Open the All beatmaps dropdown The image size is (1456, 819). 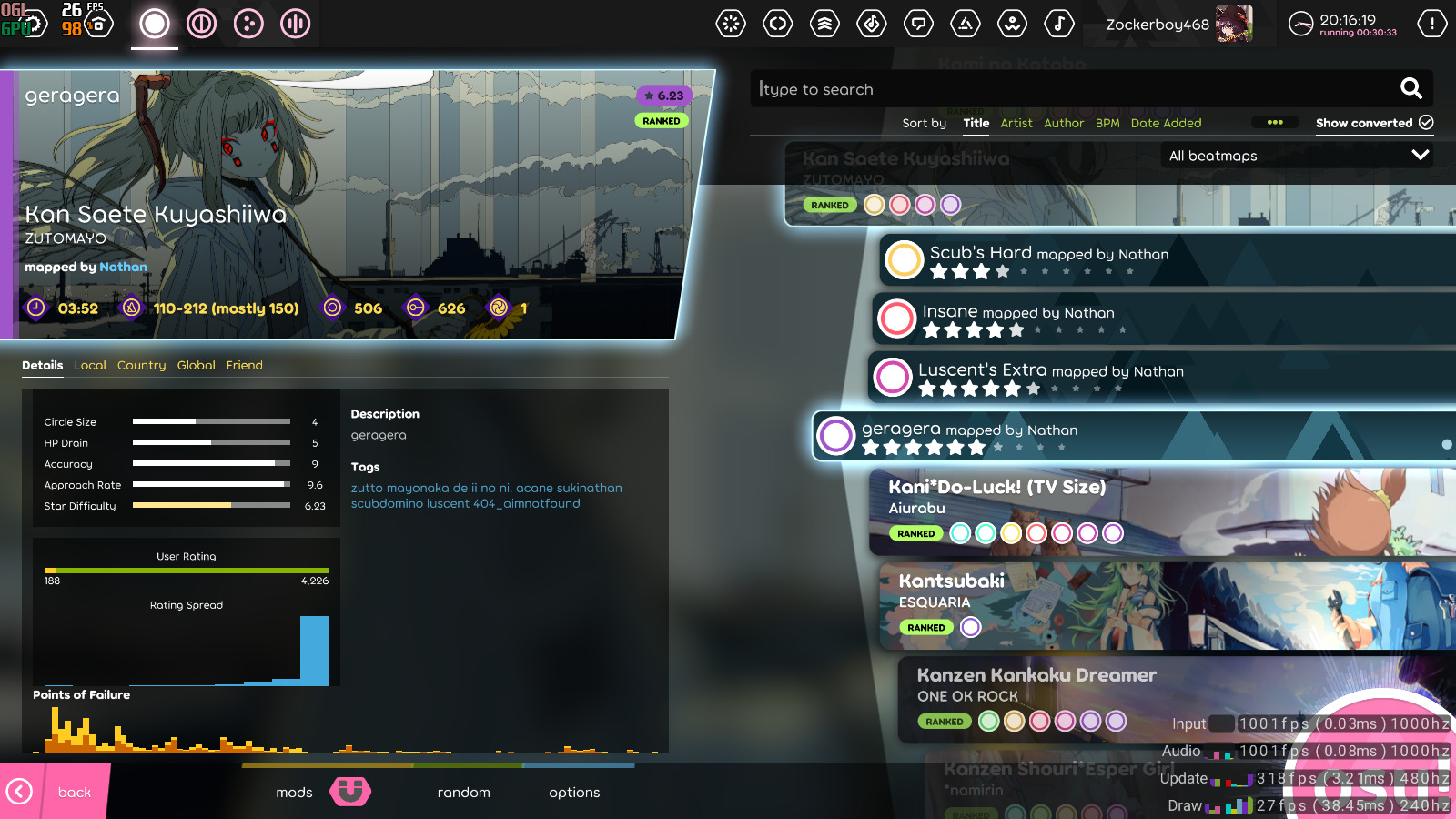pos(1296,156)
